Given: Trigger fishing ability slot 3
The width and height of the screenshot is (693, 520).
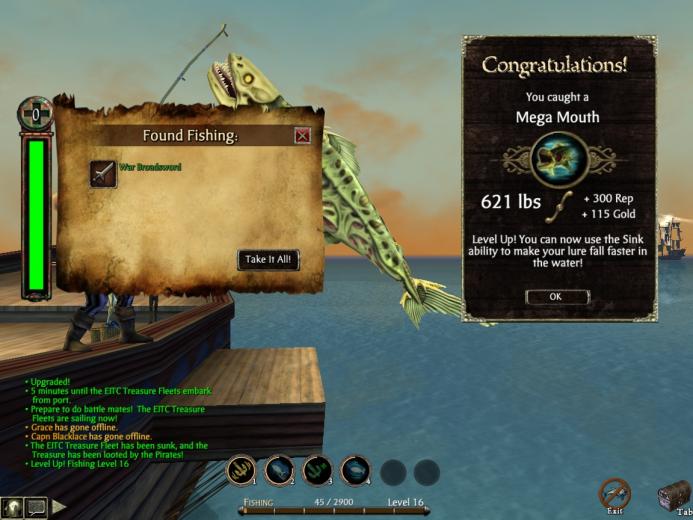Looking at the screenshot, I should (x=318, y=470).
